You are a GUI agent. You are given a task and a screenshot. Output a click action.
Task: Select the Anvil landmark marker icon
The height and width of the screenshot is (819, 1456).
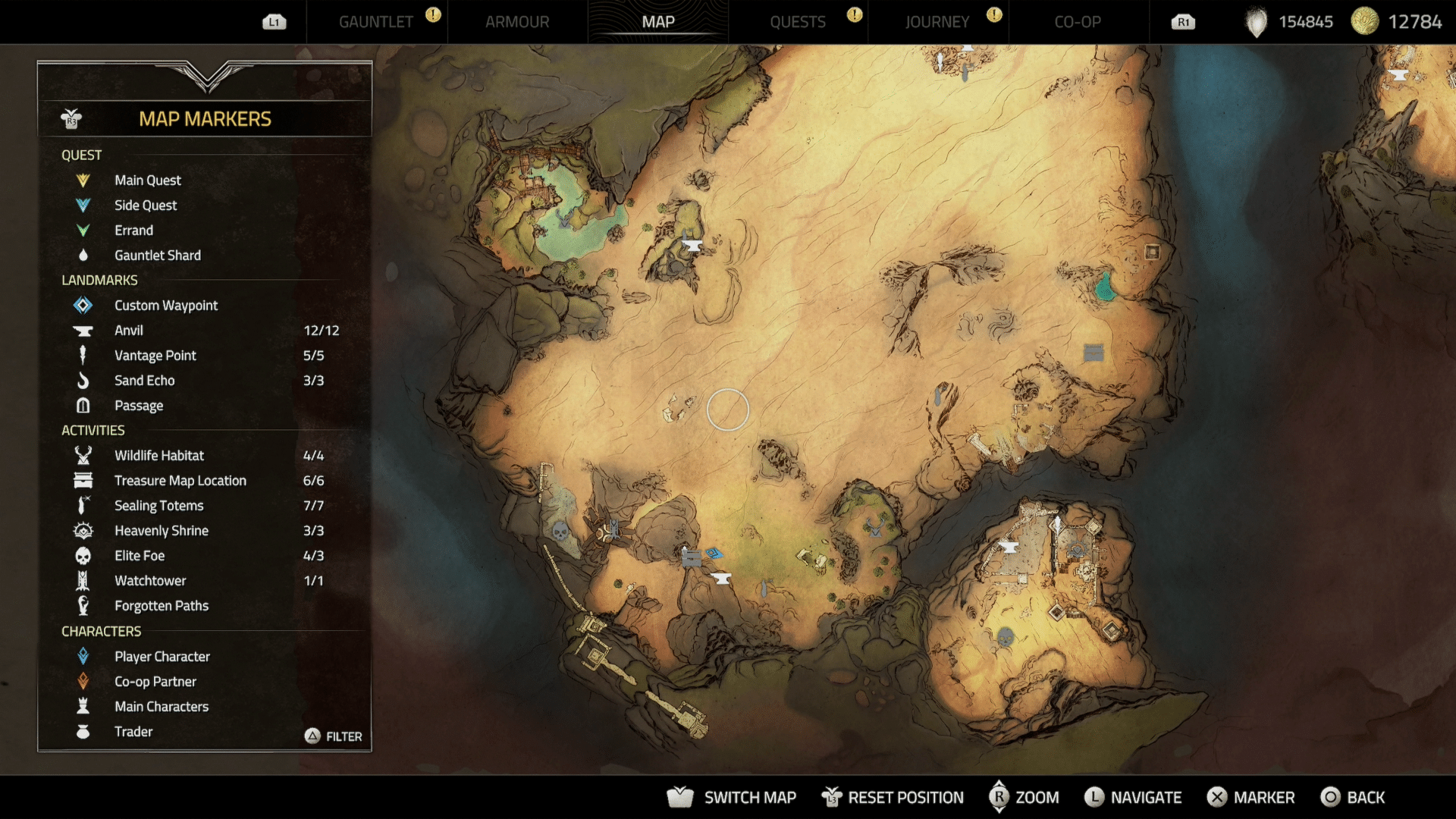coord(83,330)
